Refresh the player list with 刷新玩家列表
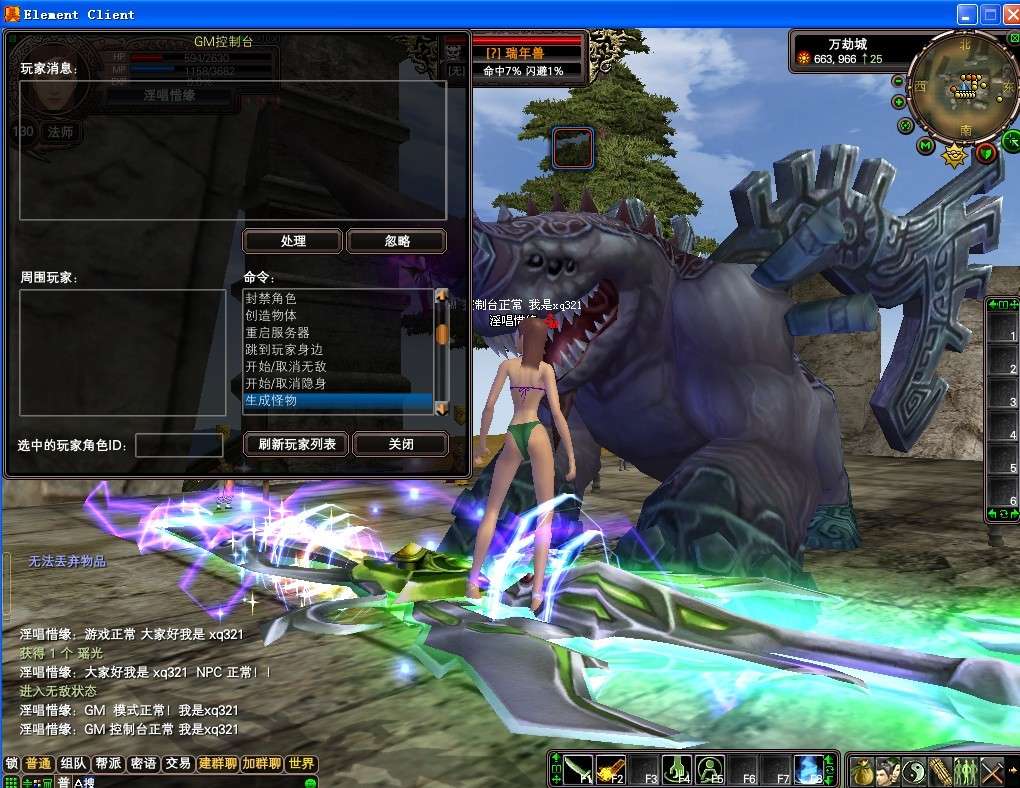The width and height of the screenshot is (1020, 788). [296, 444]
